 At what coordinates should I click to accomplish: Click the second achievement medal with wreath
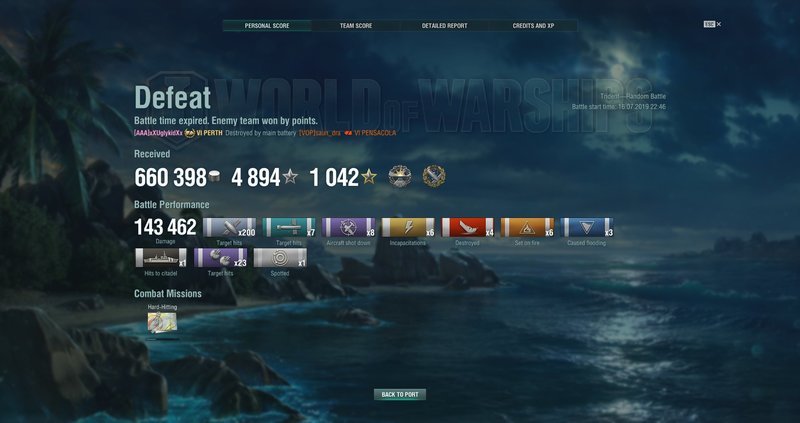click(x=434, y=177)
